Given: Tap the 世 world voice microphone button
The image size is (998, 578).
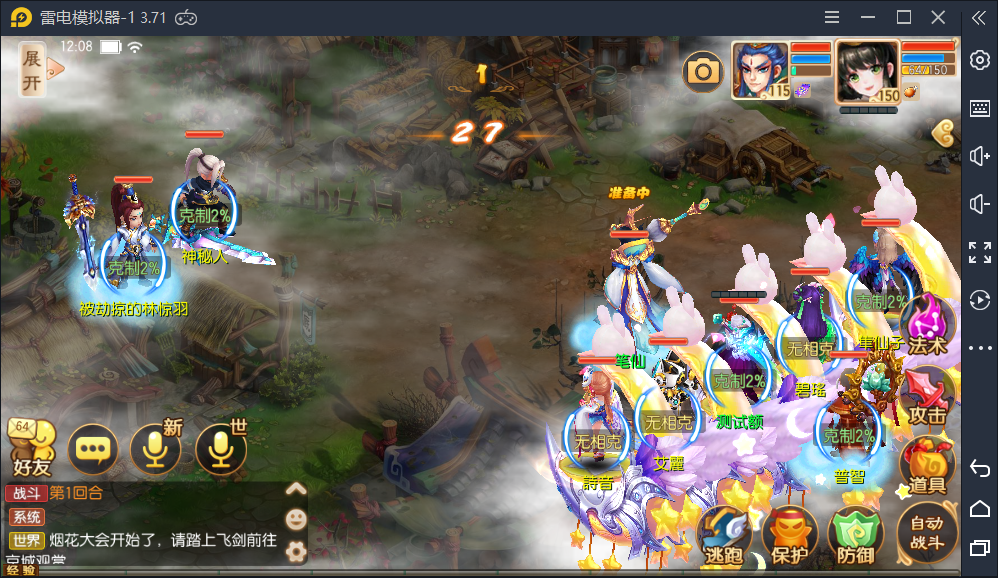Looking at the screenshot, I should coord(221,449).
